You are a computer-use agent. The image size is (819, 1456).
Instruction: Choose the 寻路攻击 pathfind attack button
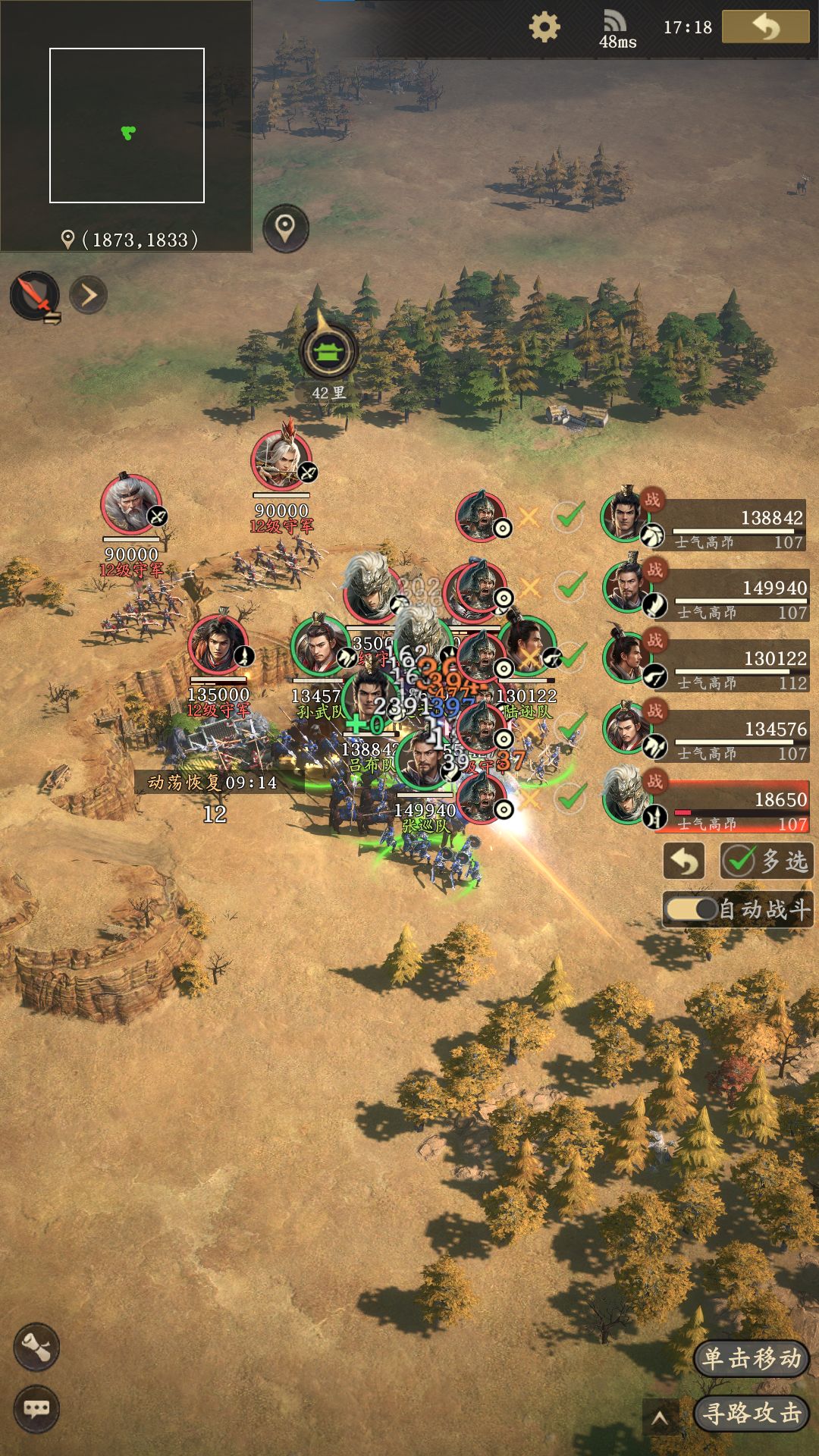click(x=752, y=1413)
